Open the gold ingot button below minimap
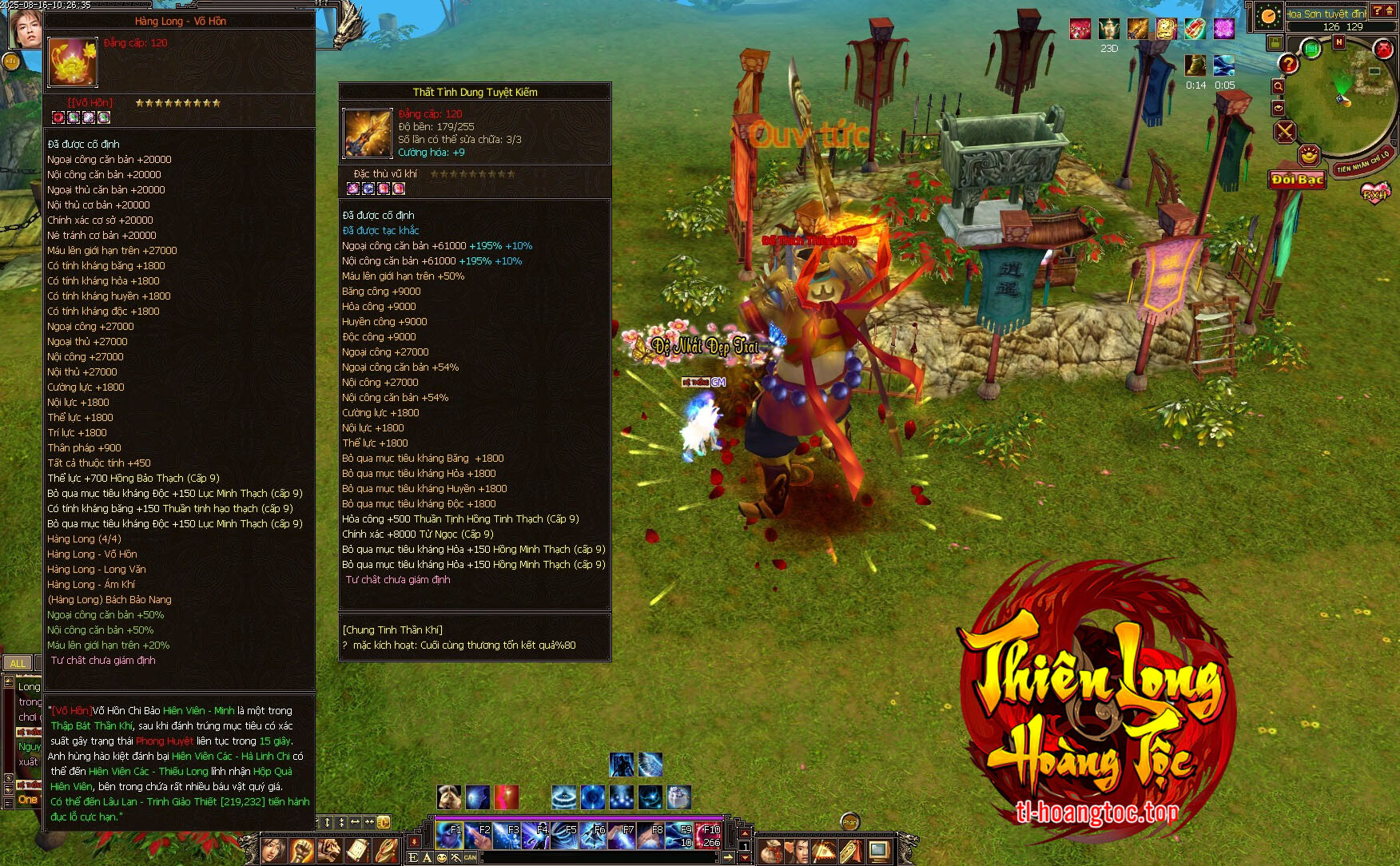 pos(1308,154)
